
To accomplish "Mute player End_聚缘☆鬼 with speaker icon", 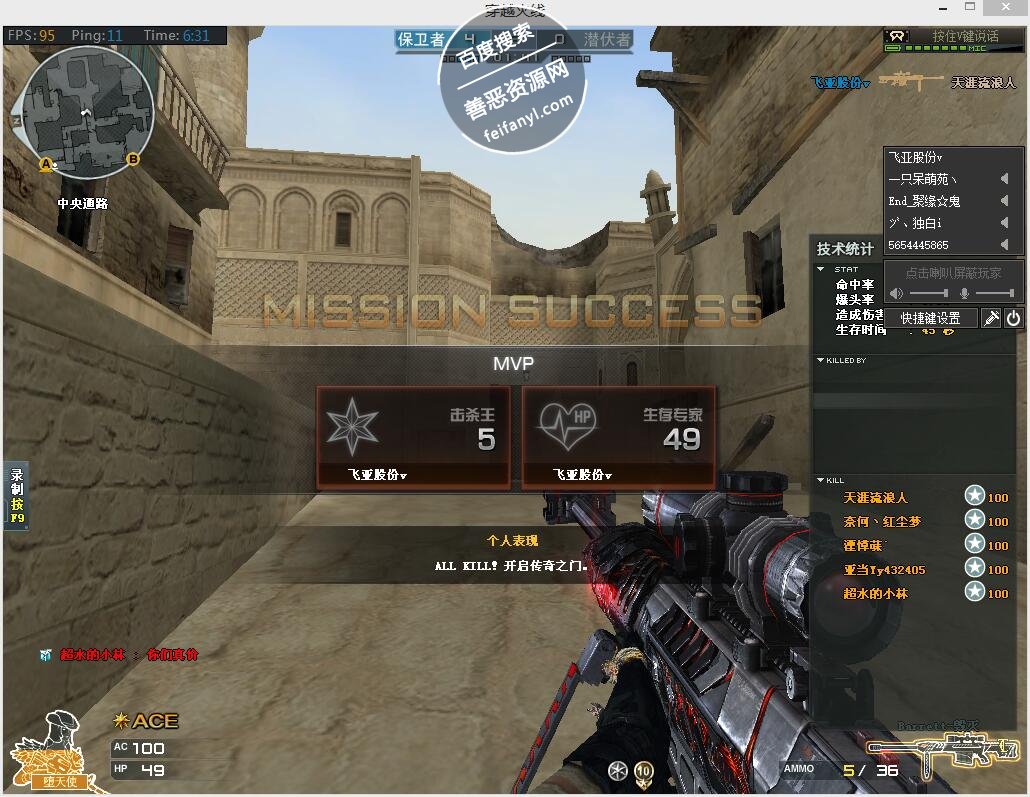I will 1004,201.
